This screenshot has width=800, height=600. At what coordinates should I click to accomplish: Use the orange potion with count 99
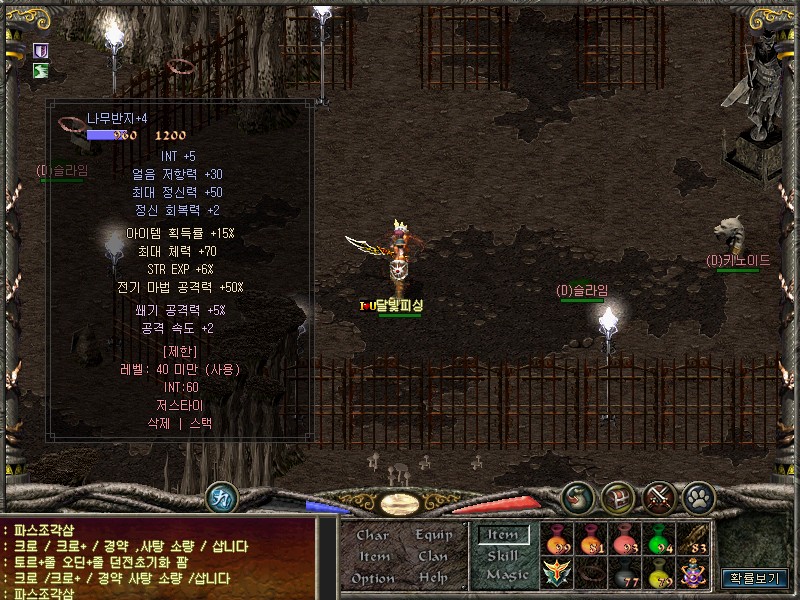tap(556, 539)
